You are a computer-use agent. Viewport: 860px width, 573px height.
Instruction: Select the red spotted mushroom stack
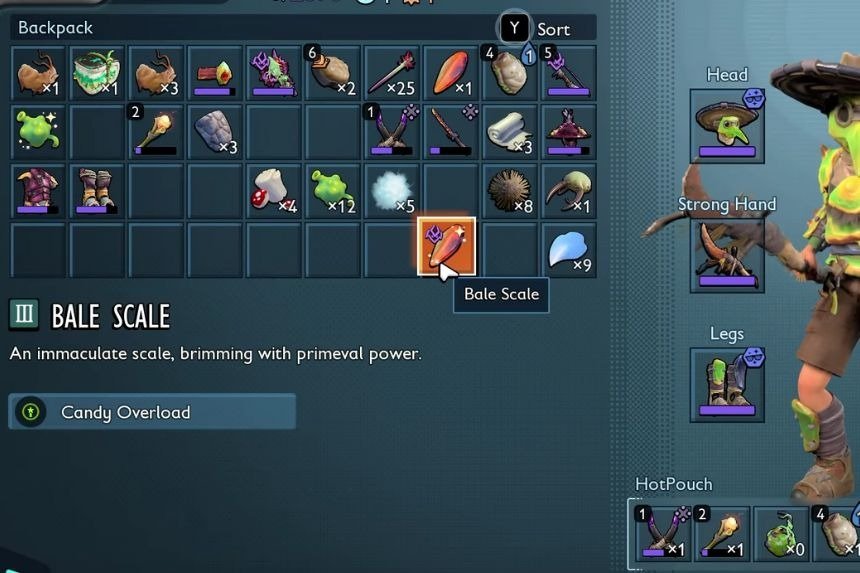[x=273, y=190]
